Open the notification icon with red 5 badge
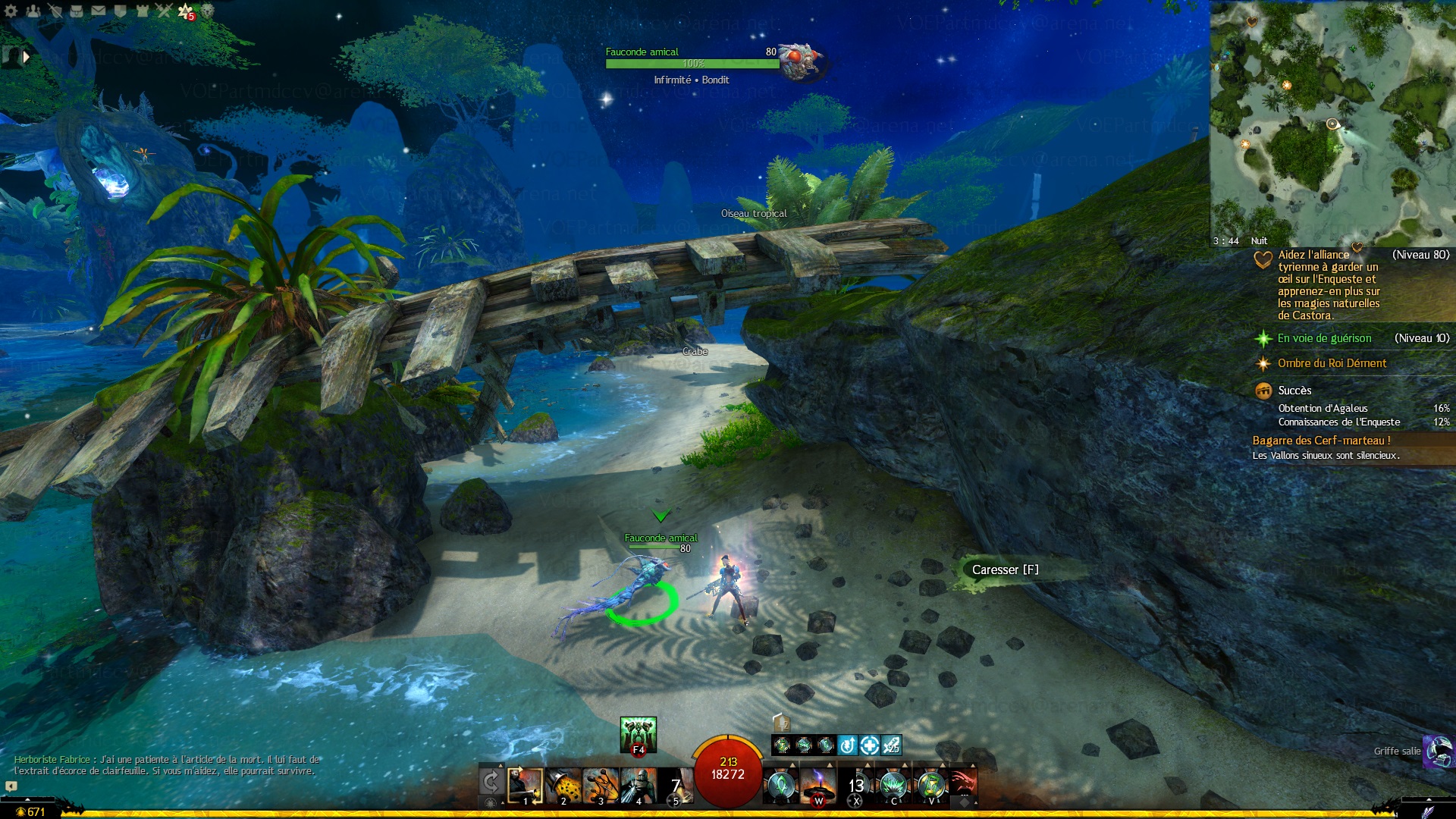Viewport: 1456px width, 819px height. (186, 11)
